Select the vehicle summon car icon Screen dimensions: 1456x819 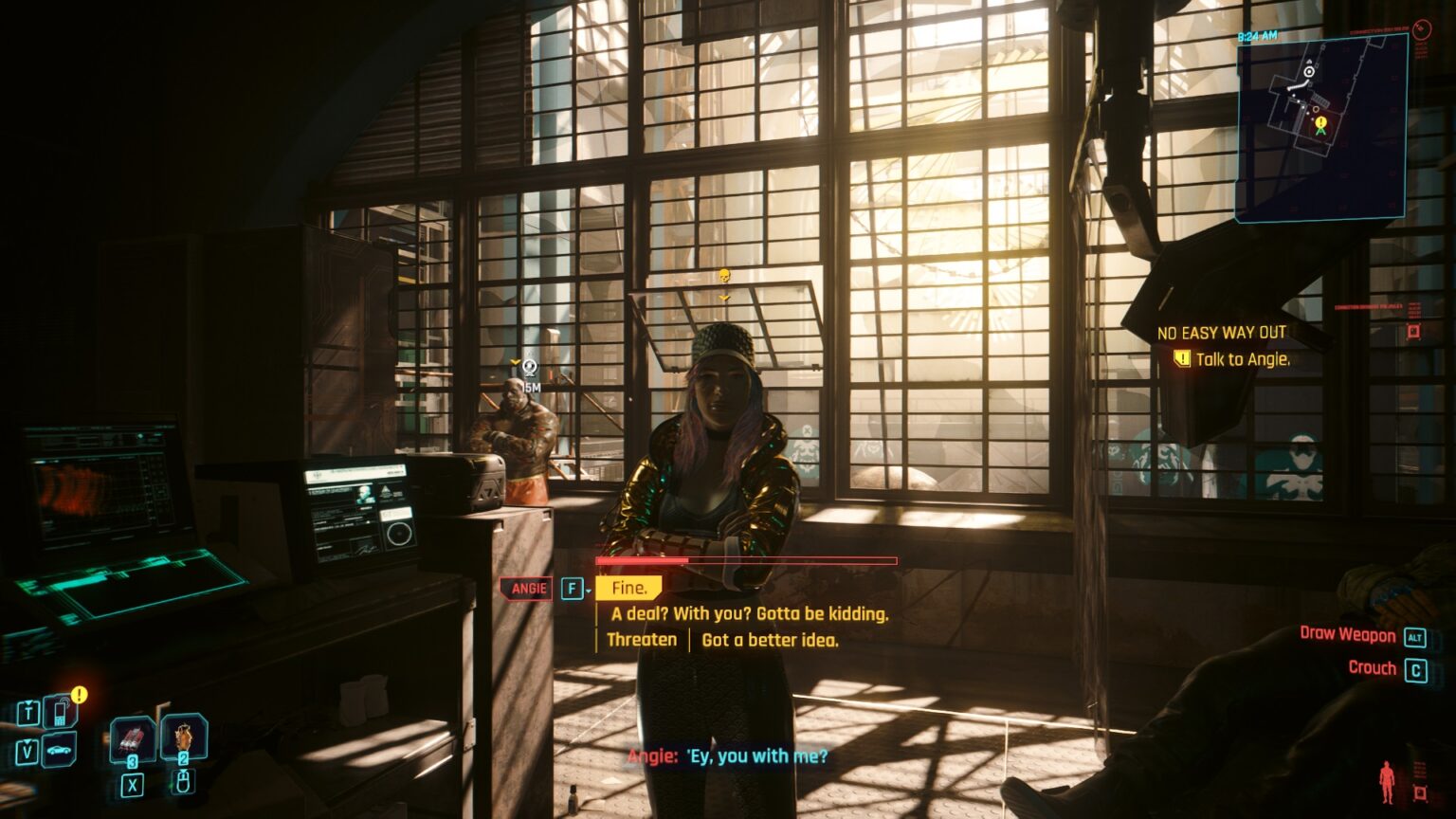click(x=58, y=750)
